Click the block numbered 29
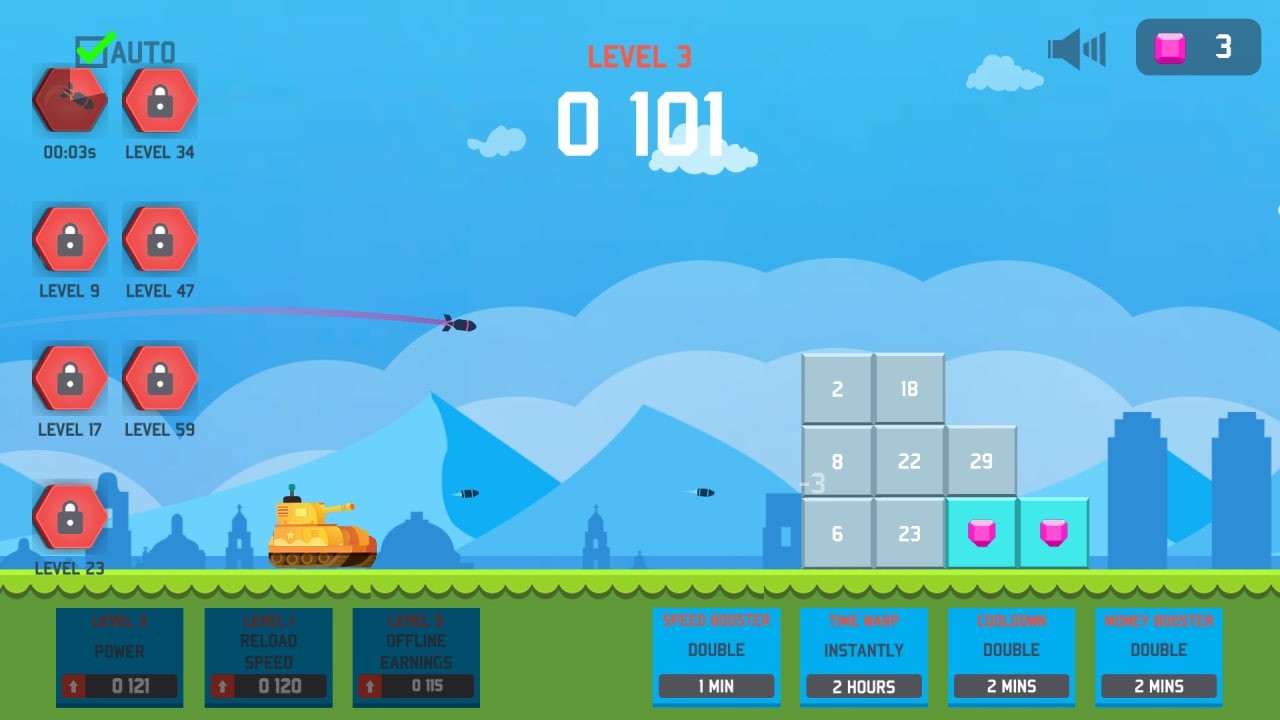Screen dimensions: 1280x720 pyautogui.click(x=981, y=460)
